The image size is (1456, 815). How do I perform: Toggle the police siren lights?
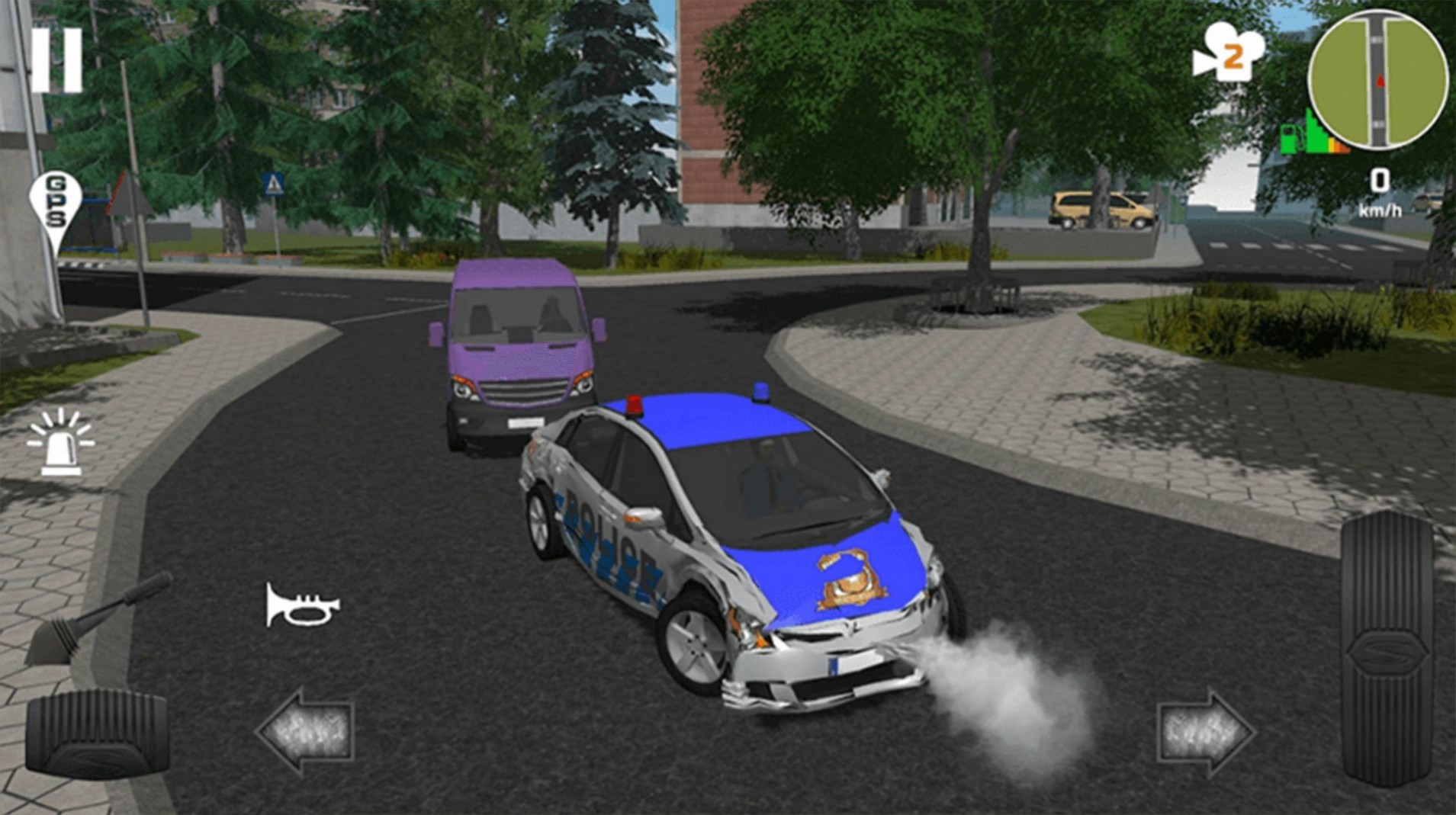pyautogui.click(x=61, y=442)
